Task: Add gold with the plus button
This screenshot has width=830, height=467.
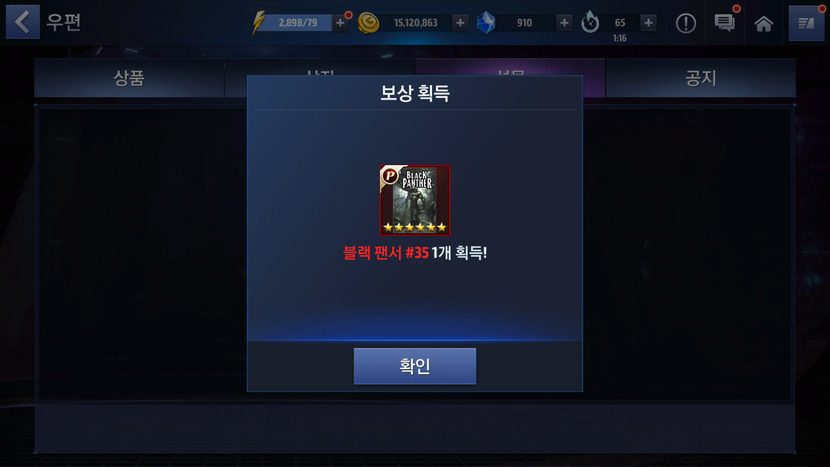Action: click(460, 22)
